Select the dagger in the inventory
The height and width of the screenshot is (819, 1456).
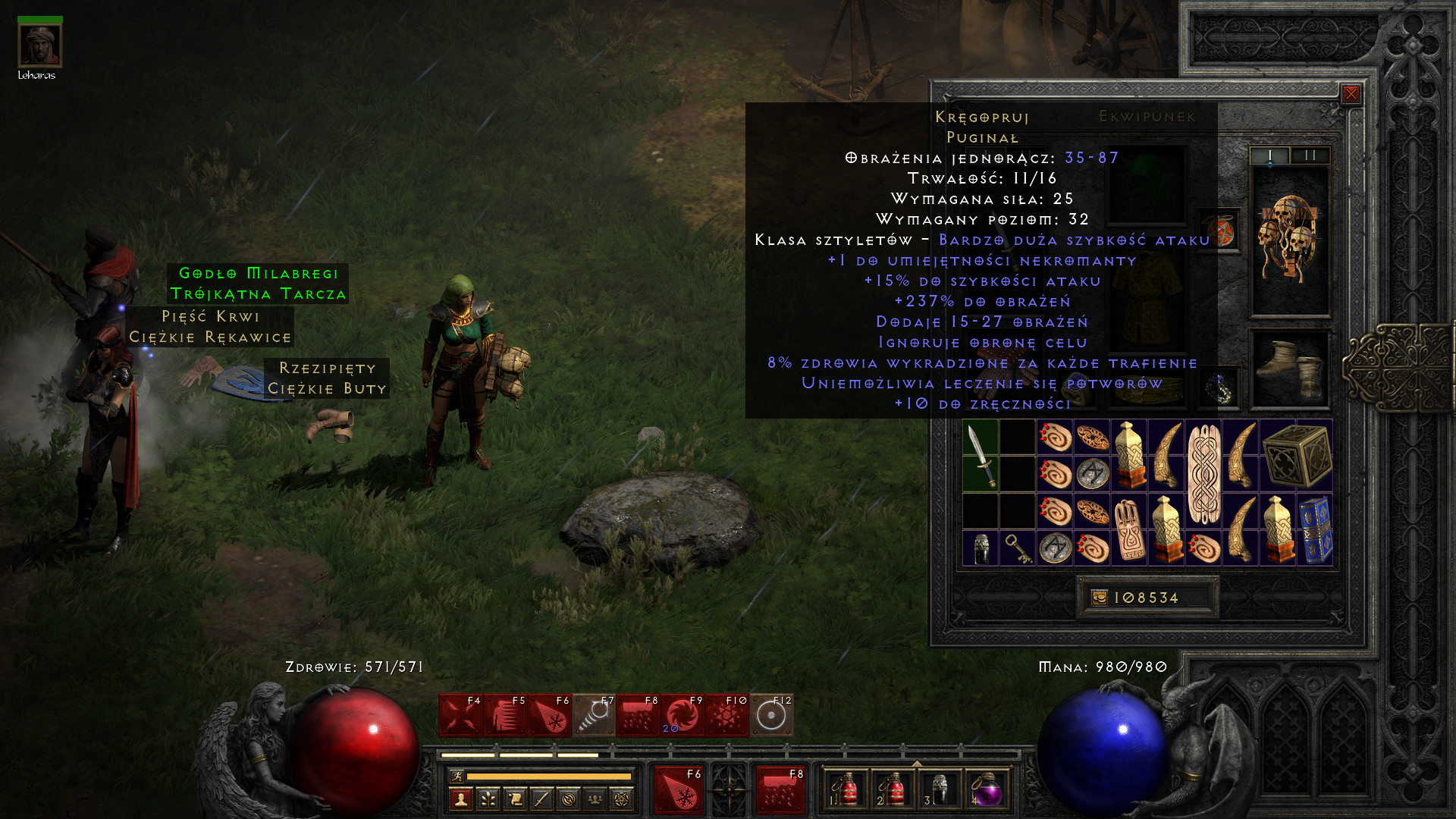(x=980, y=456)
